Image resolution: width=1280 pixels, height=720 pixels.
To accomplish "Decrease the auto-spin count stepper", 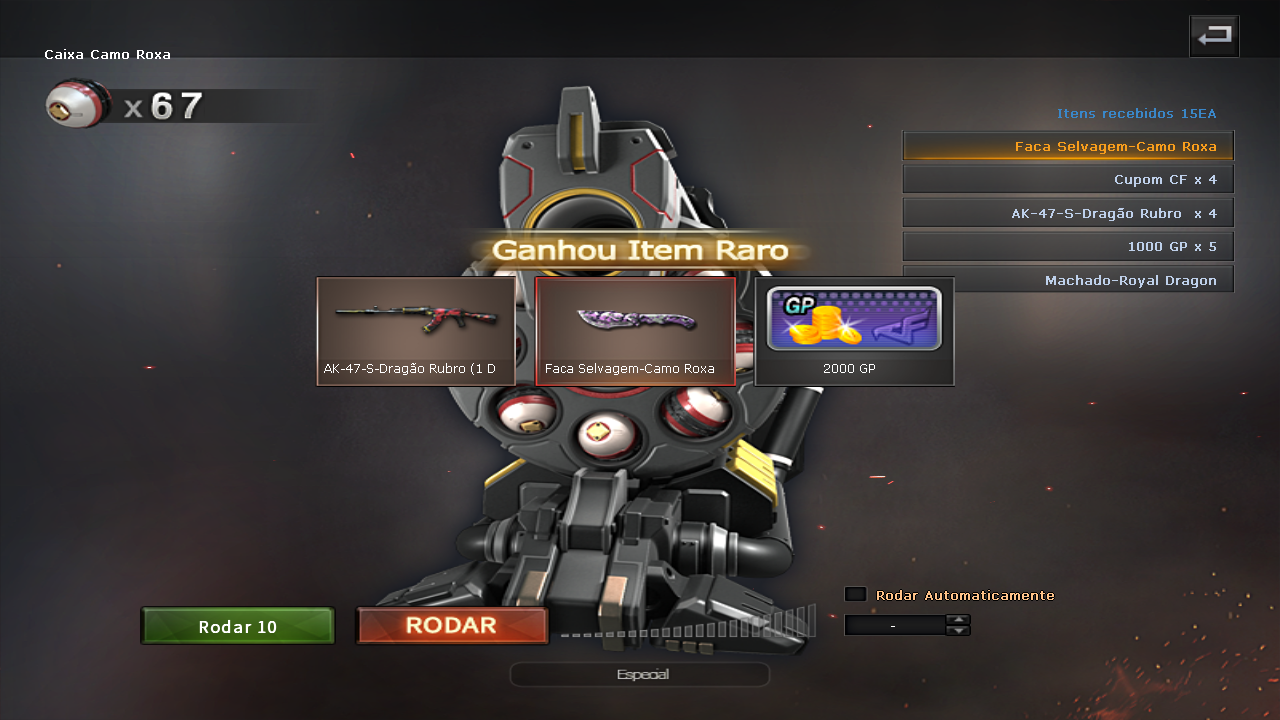I will point(958,631).
